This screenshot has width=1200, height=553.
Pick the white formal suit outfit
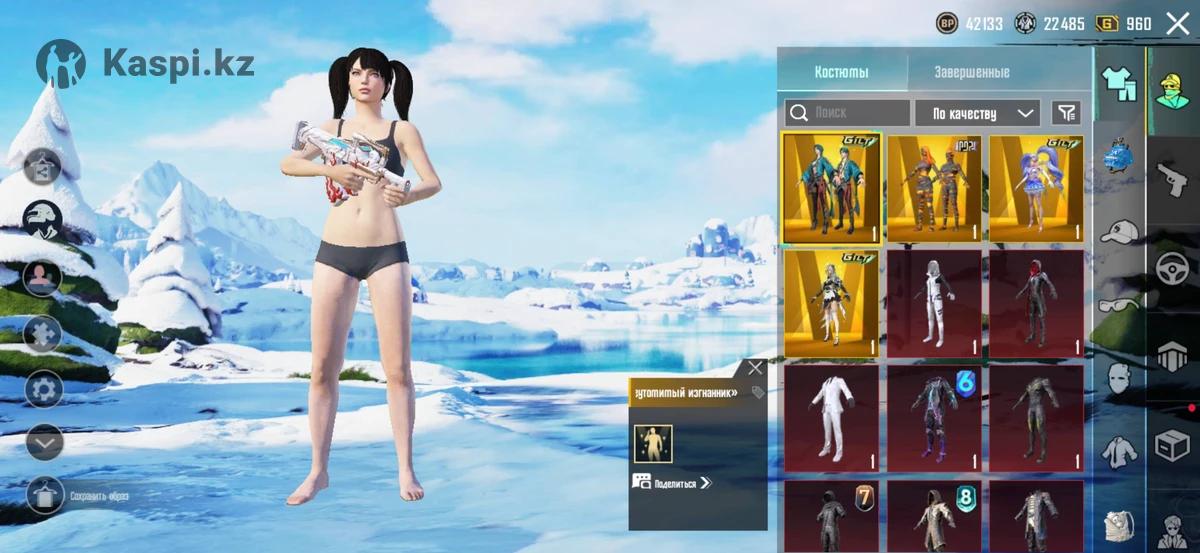[x=830, y=417]
